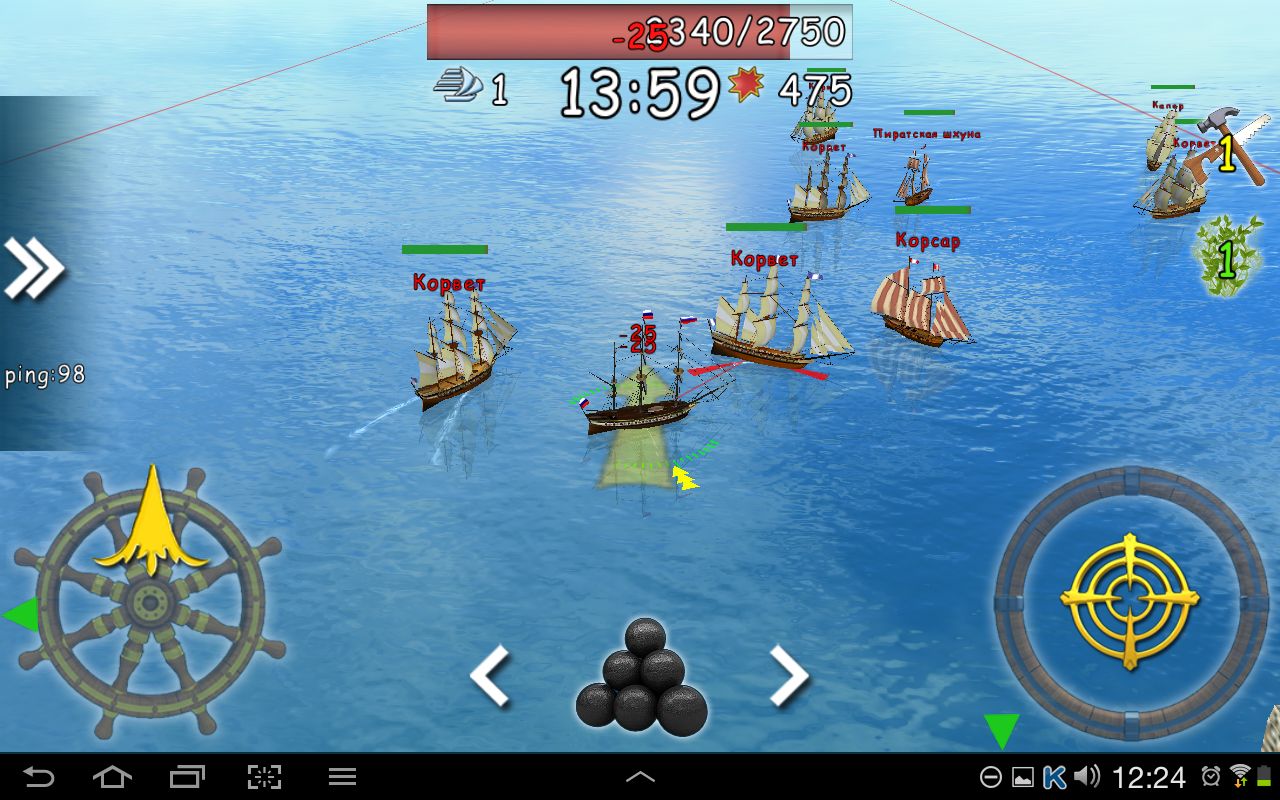Image resolution: width=1280 pixels, height=800 pixels.
Task: Switch ammo with the right arrow
Action: tap(790, 676)
